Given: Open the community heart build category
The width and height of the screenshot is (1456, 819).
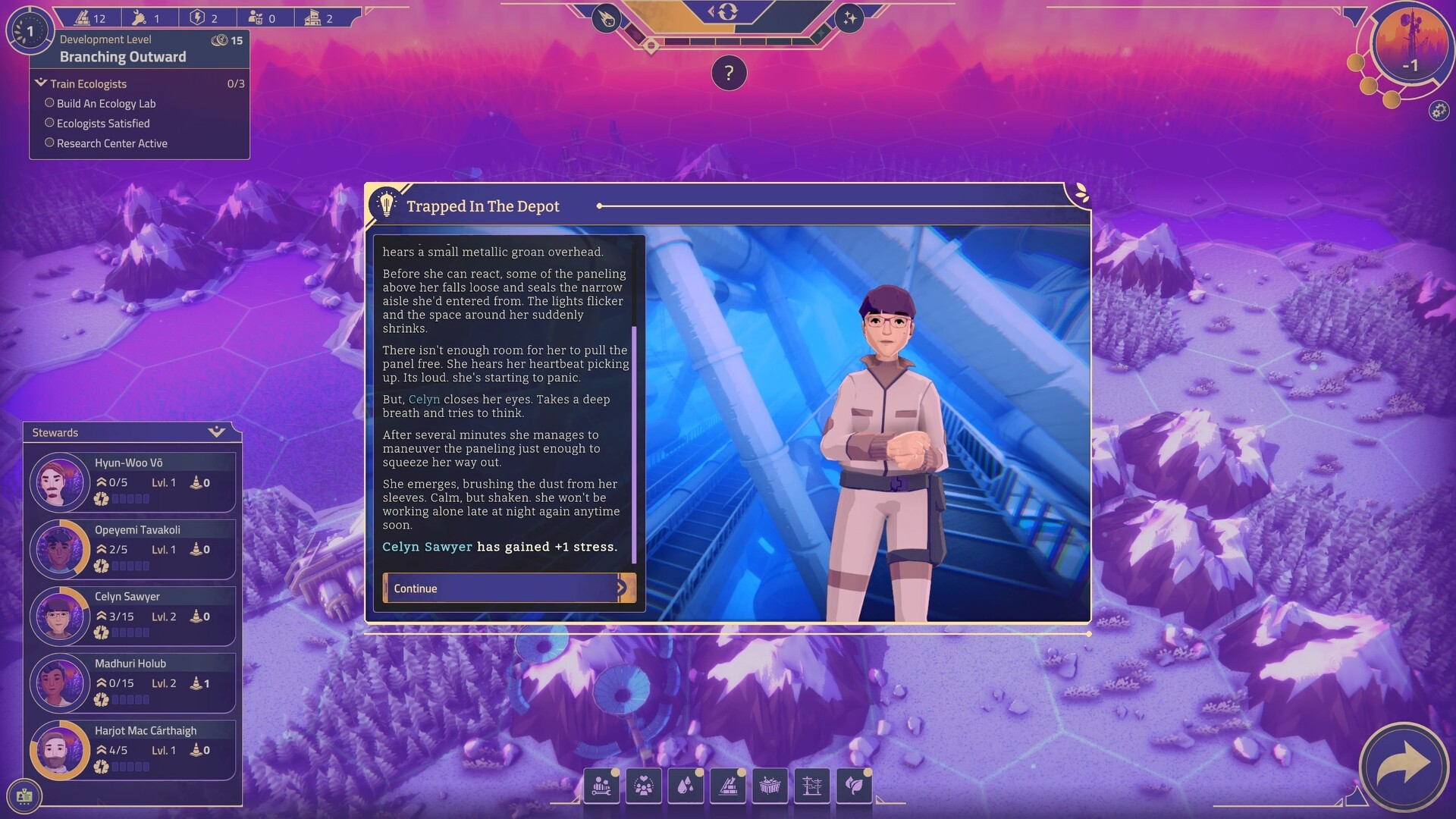Looking at the screenshot, I should coord(644,786).
